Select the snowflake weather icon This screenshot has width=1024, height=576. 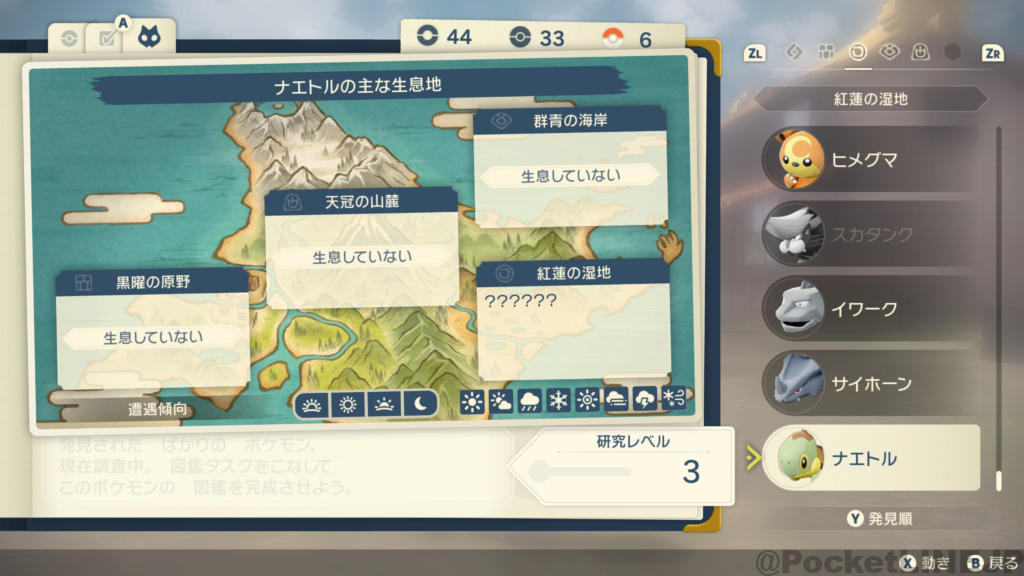coord(558,402)
